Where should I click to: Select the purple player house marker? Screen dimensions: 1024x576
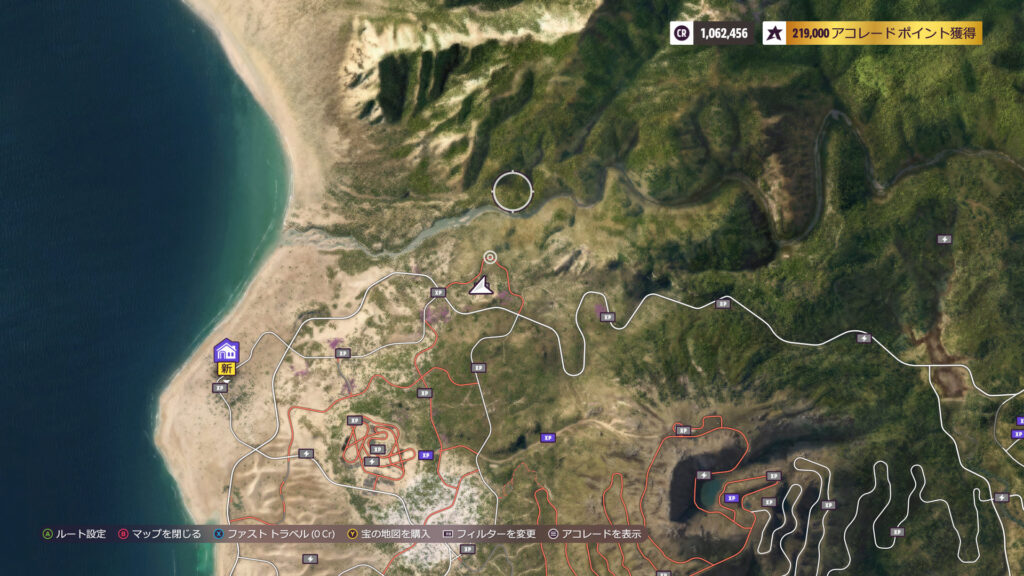tap(226, 351)
